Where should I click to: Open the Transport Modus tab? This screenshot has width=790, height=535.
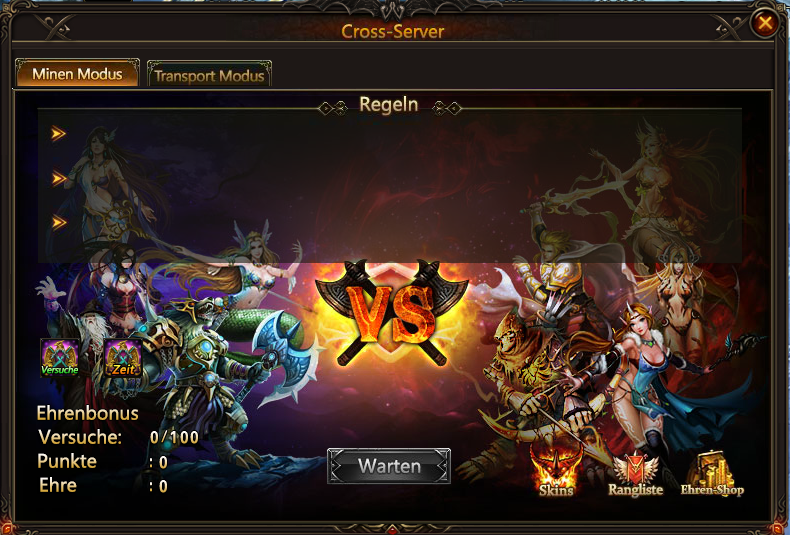tap(209, 75)
